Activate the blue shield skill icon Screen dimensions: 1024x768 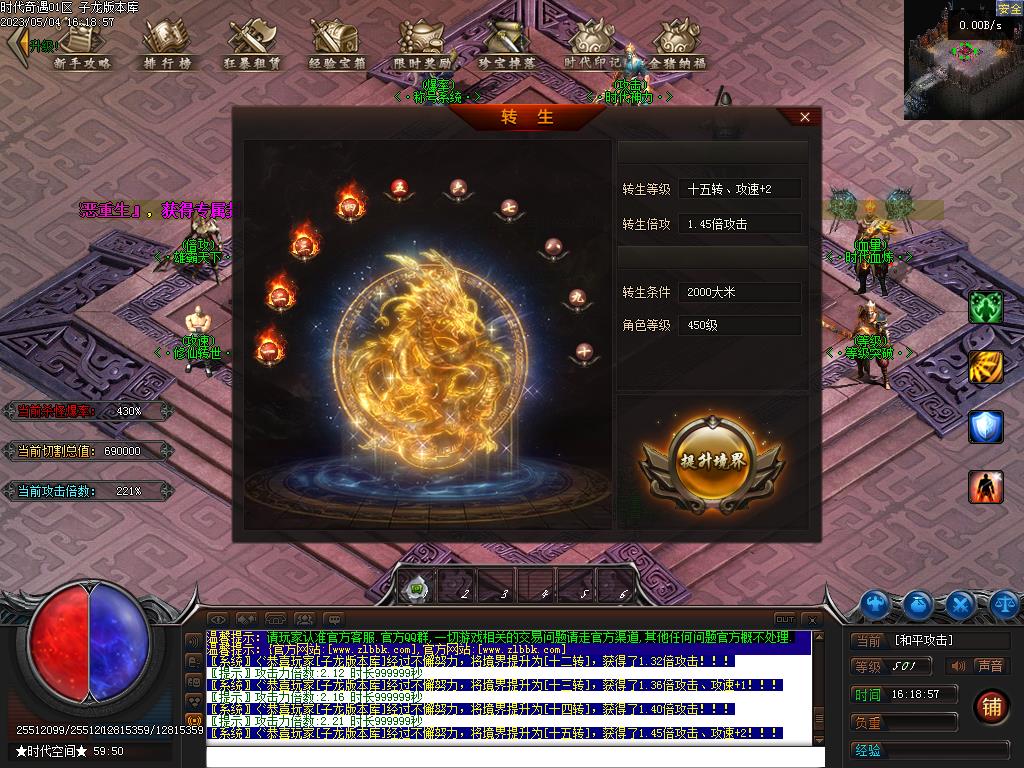coord(985,426)
